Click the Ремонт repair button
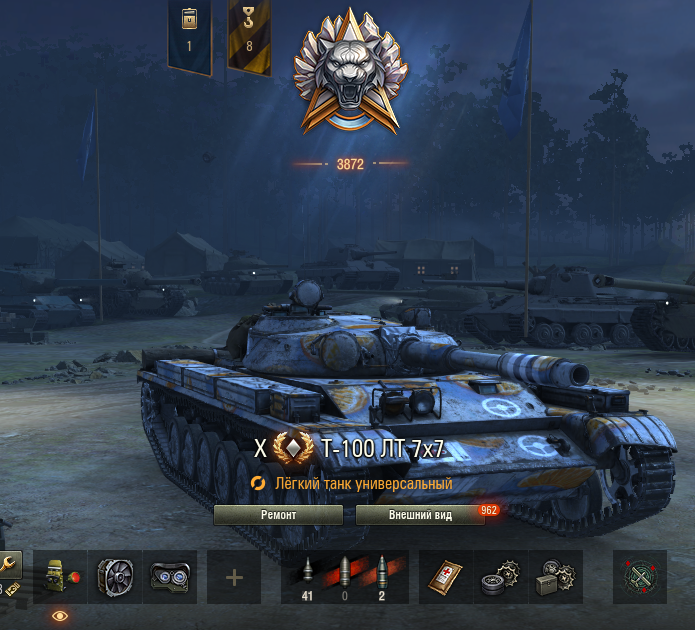 click(278, 515)
